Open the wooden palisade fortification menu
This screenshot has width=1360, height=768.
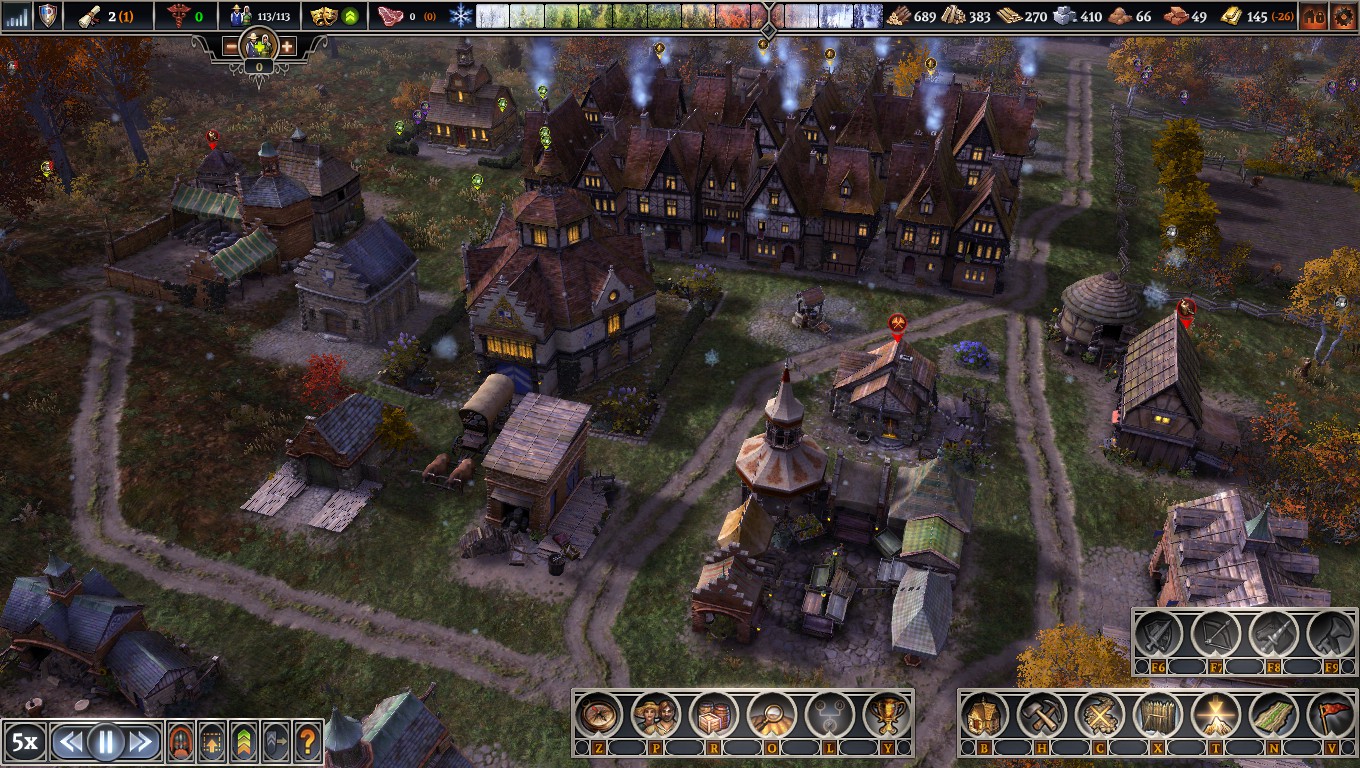[x=1158, y=715]
